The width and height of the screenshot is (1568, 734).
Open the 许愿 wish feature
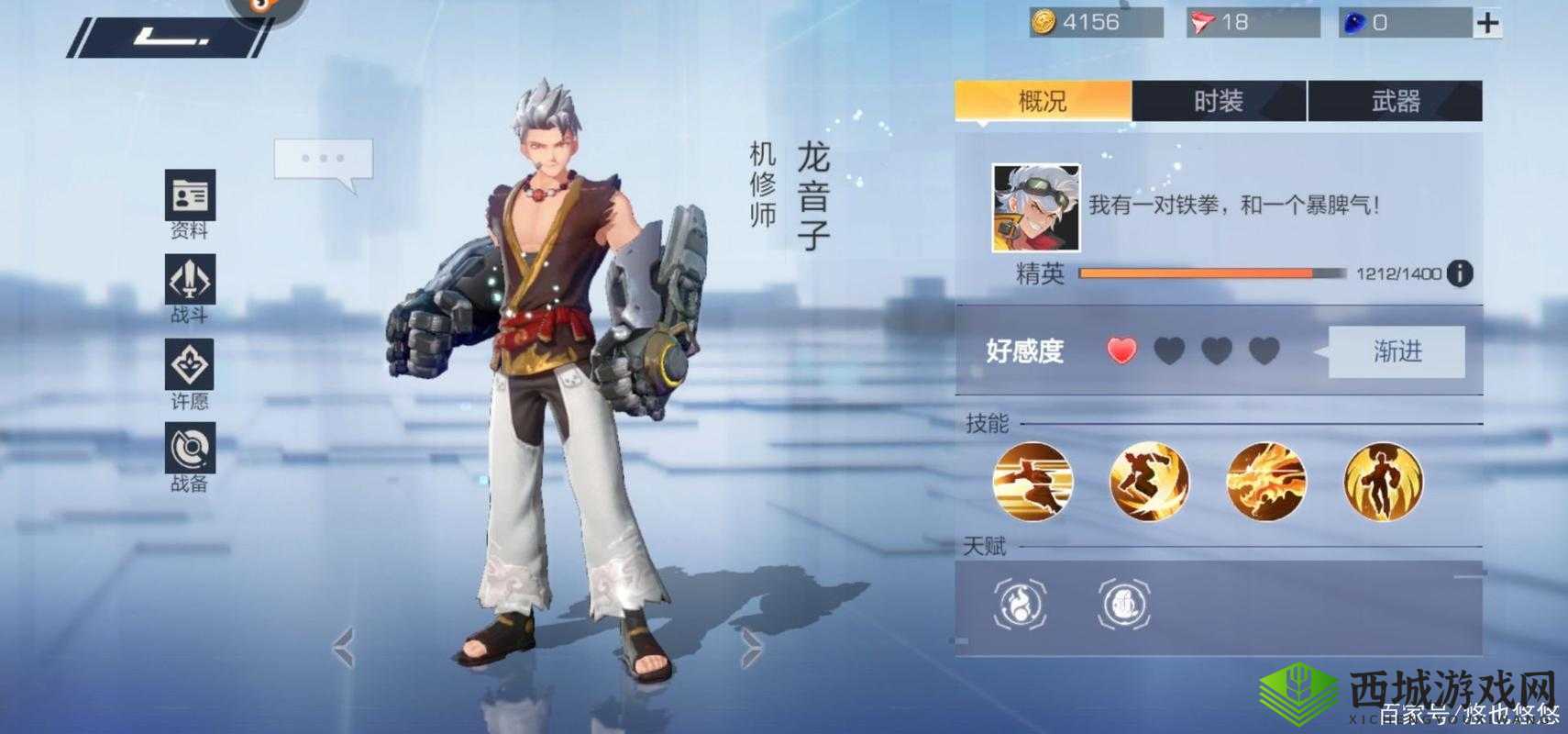188,365
